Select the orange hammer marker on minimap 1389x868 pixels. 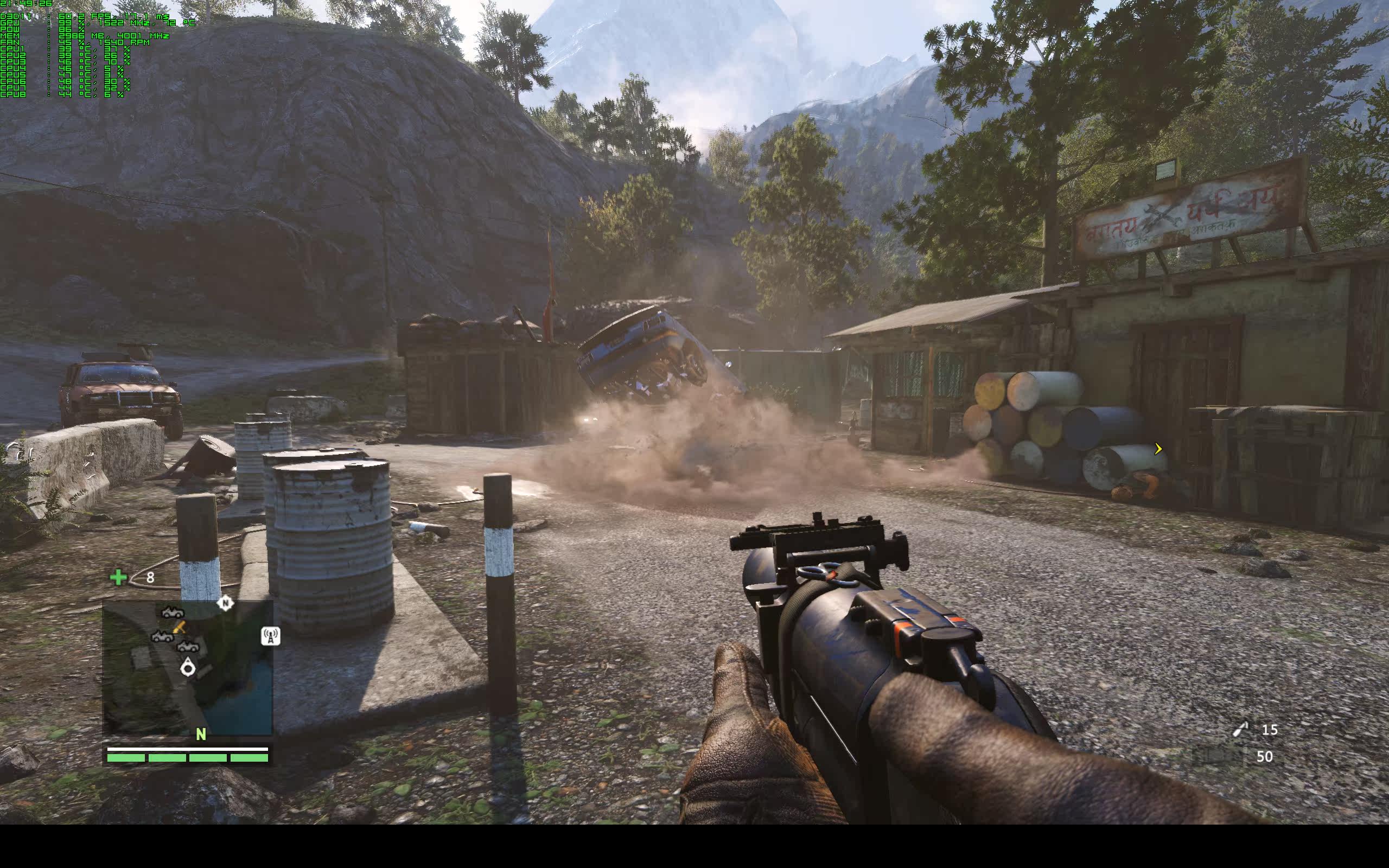tap(179, 626)
